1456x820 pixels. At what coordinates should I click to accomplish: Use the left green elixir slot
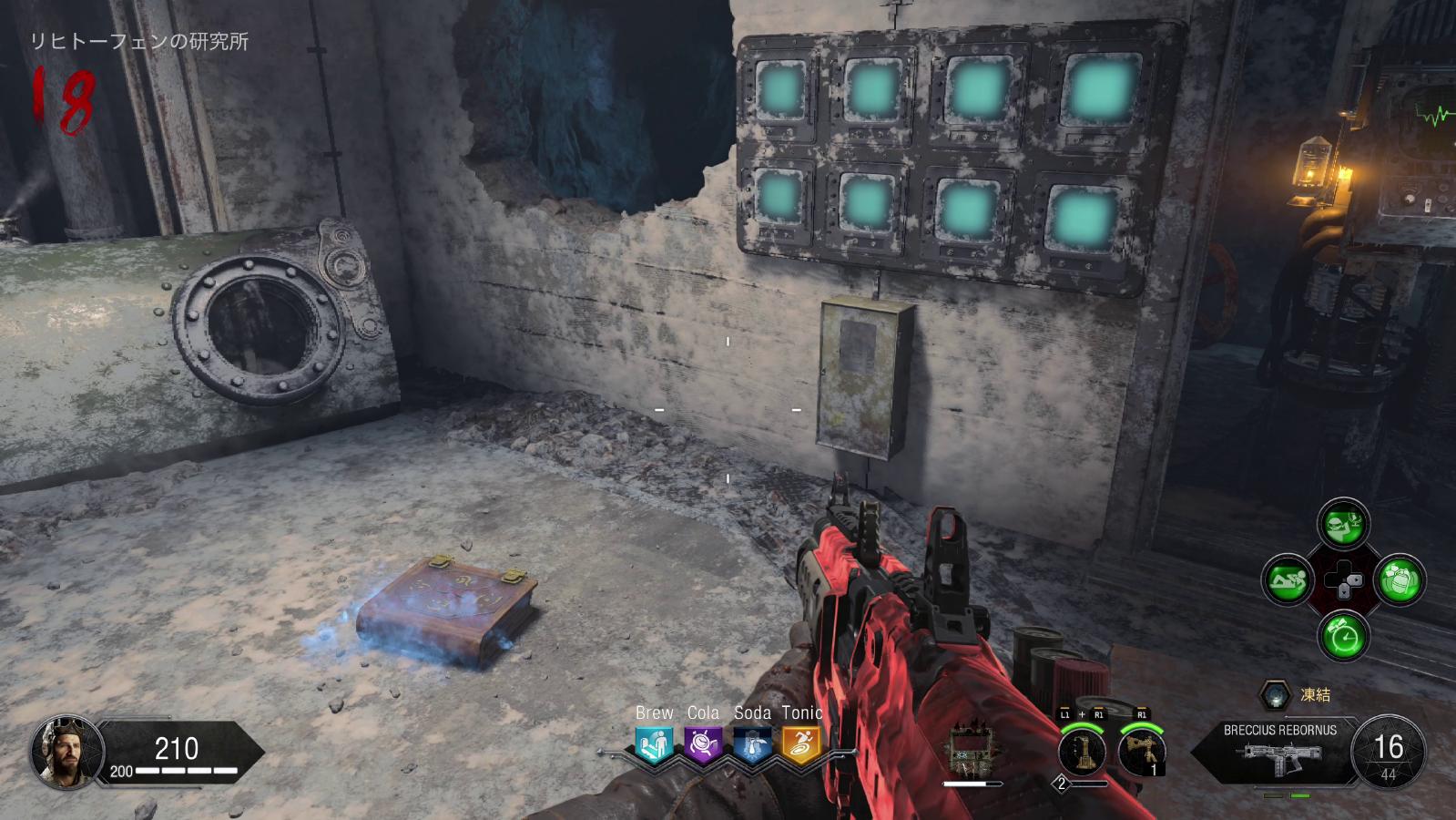tap(1288, 580)
